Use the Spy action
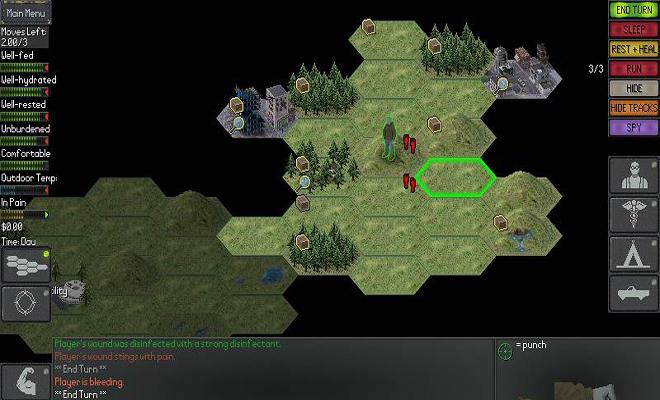Image resolution: width=660 pixels, height=400 pixels. tap(633, 128)
